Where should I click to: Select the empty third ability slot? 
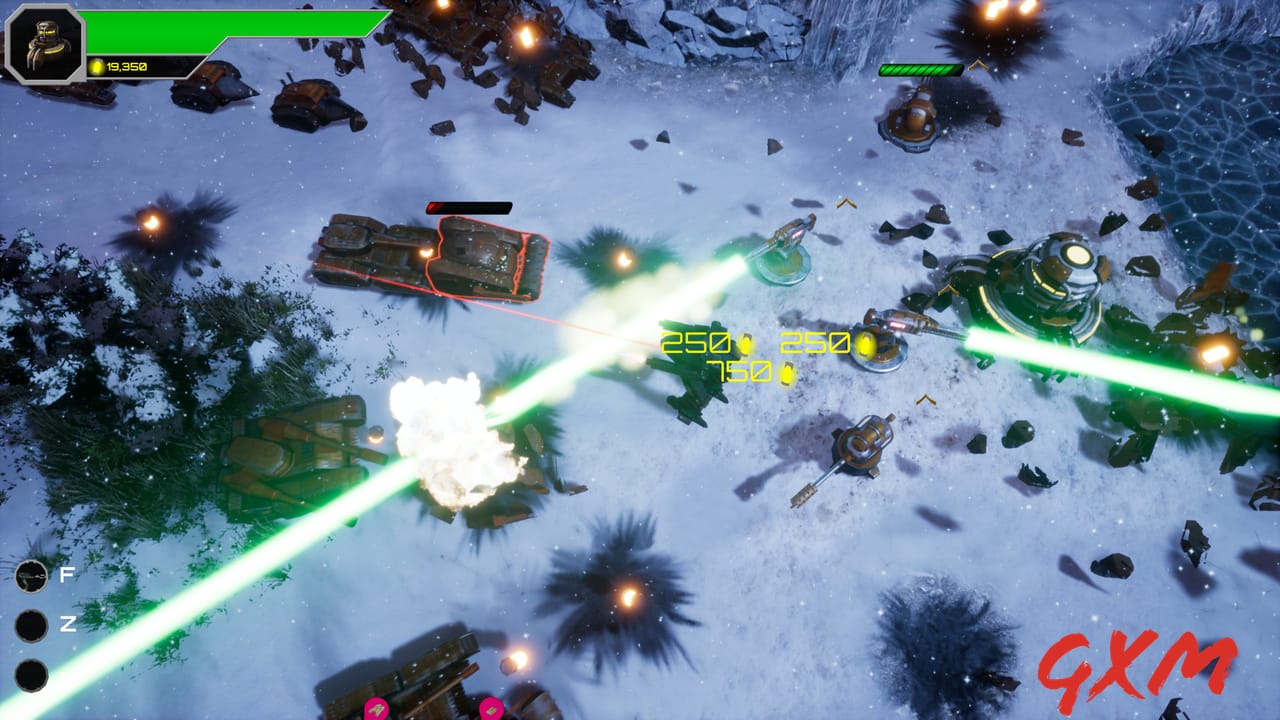(x=31, y=675)
